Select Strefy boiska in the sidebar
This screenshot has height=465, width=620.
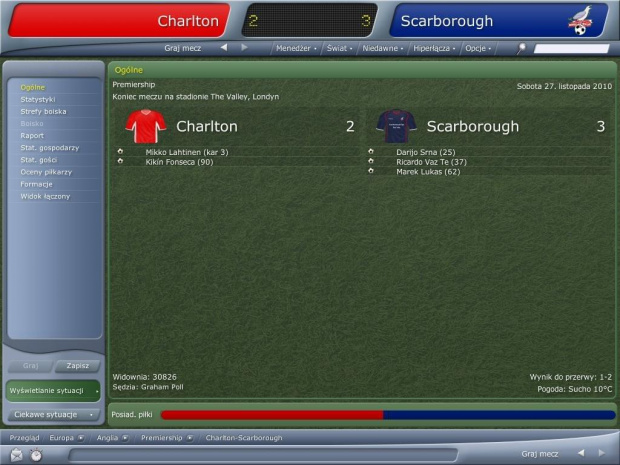(x=43, y=111)
